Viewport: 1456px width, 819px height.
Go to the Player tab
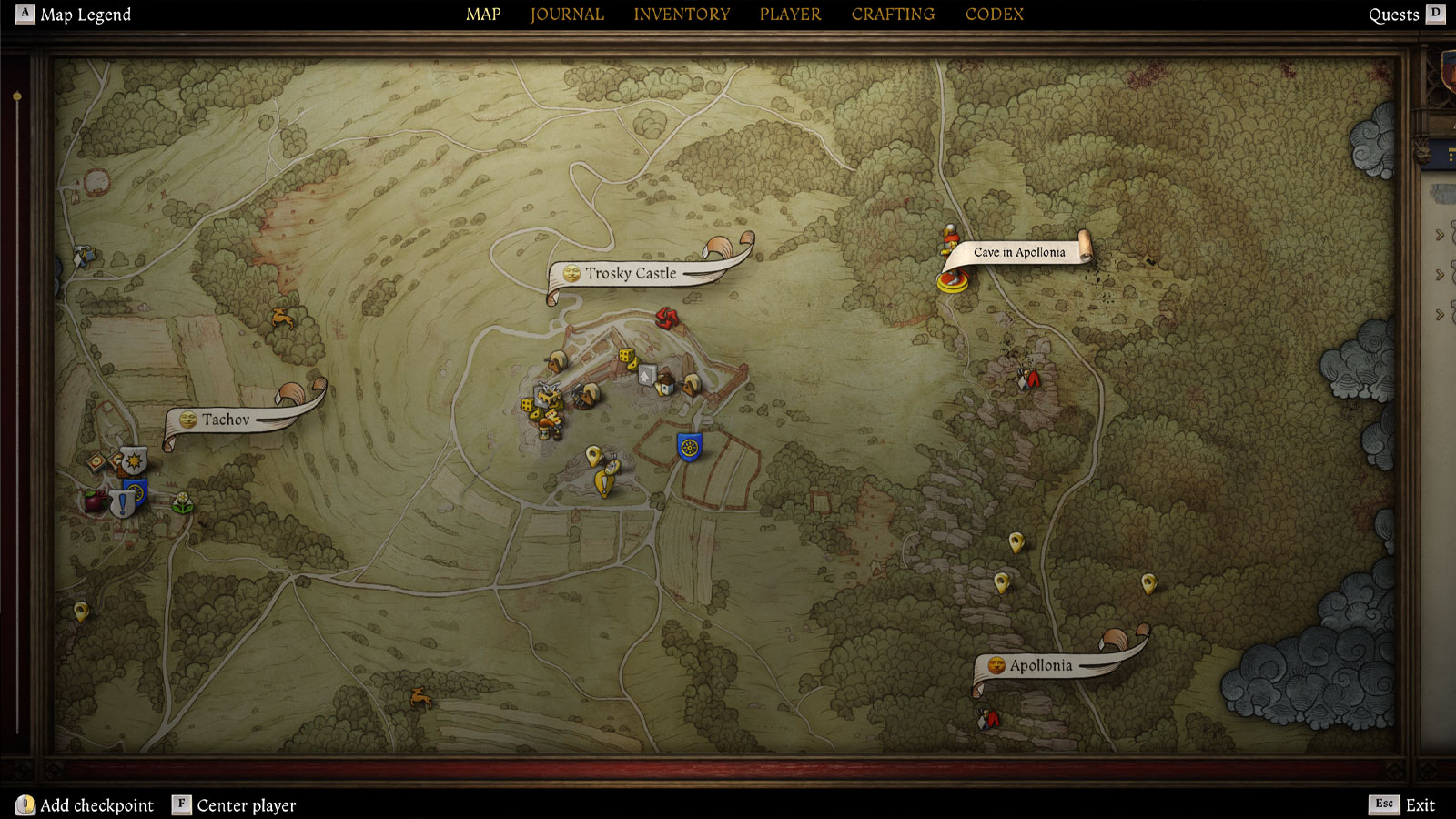[x=790, y=15]
